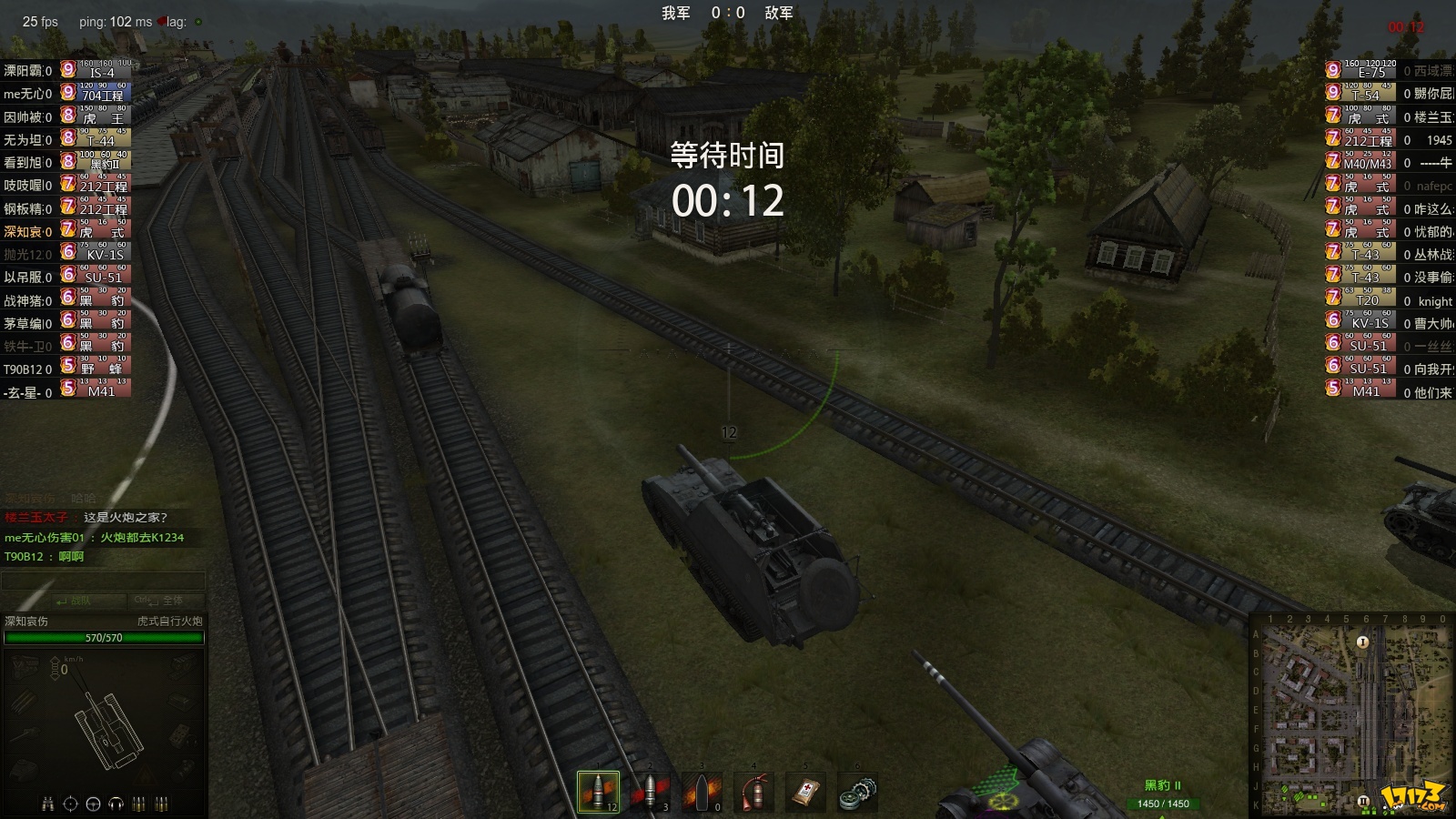Click the headphones radio operator icon

[116, 804]
